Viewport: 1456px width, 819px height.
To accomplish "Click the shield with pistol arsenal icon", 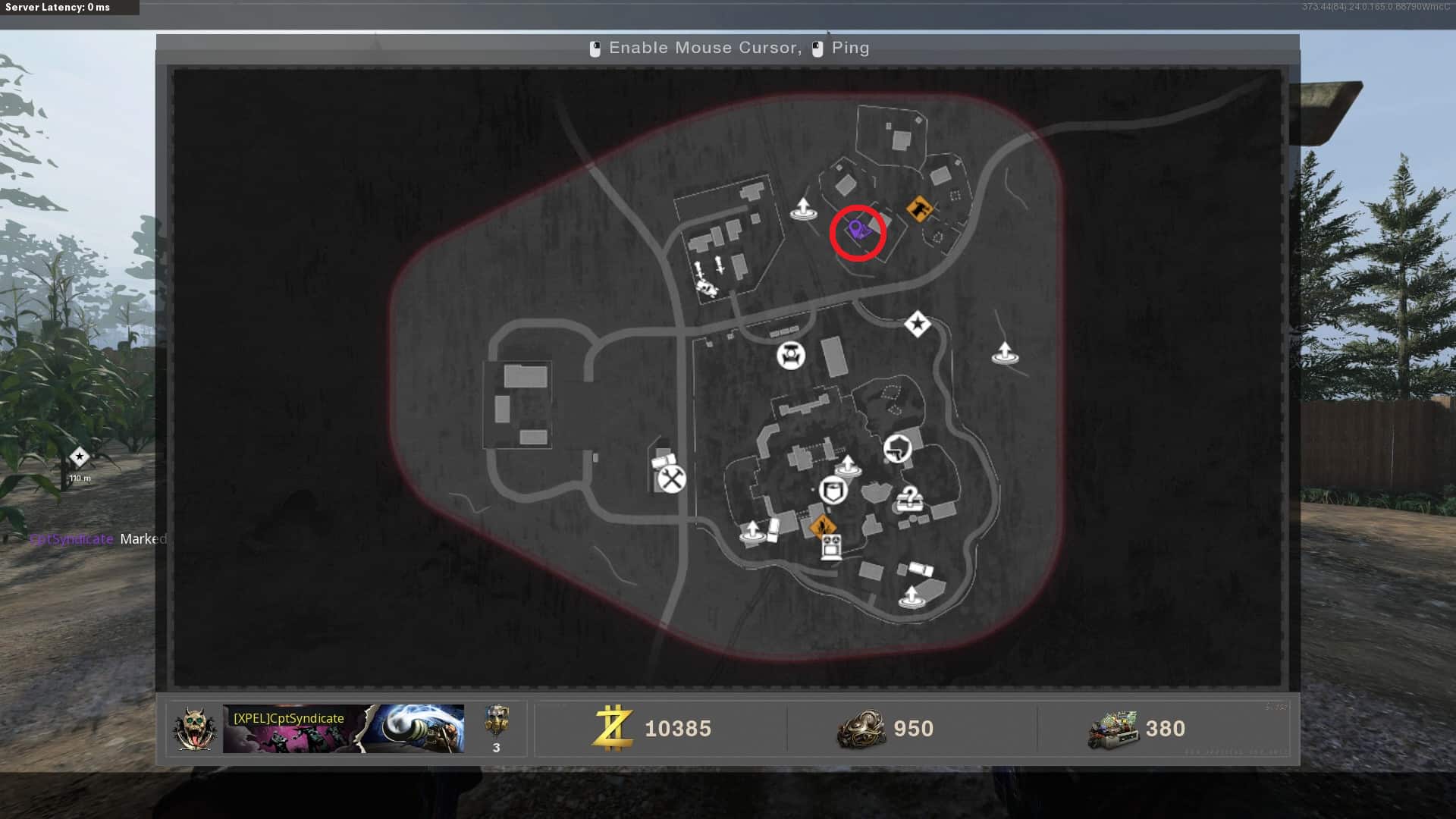I will pyautogui.click(x=897, y=448).
